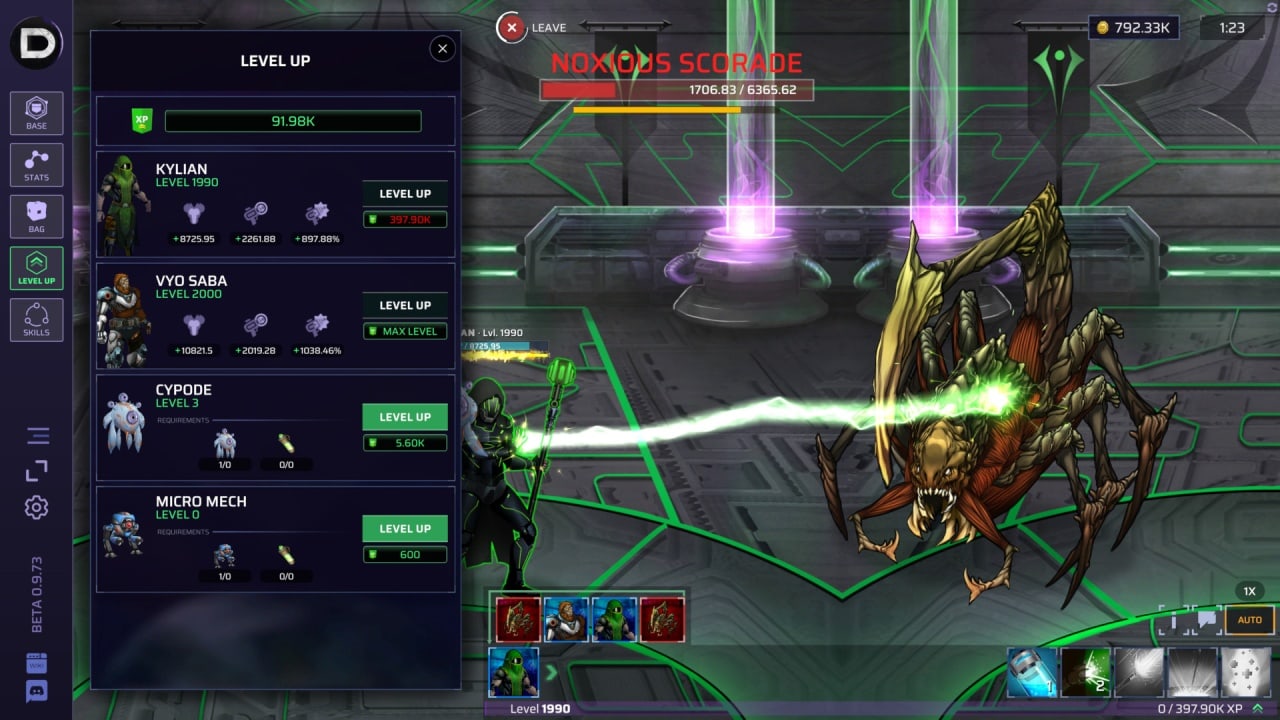Open the battle chat bubble icon

pyautogui.click(x=1207, y=620)
